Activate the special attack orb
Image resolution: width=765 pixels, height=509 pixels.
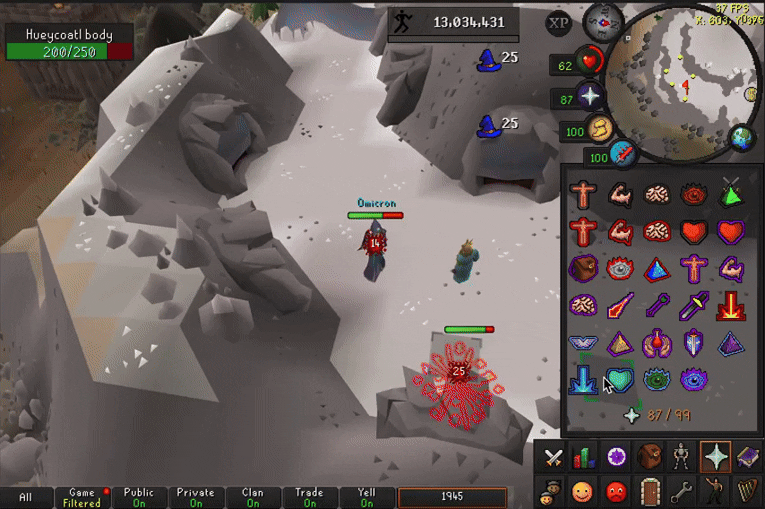626,154
